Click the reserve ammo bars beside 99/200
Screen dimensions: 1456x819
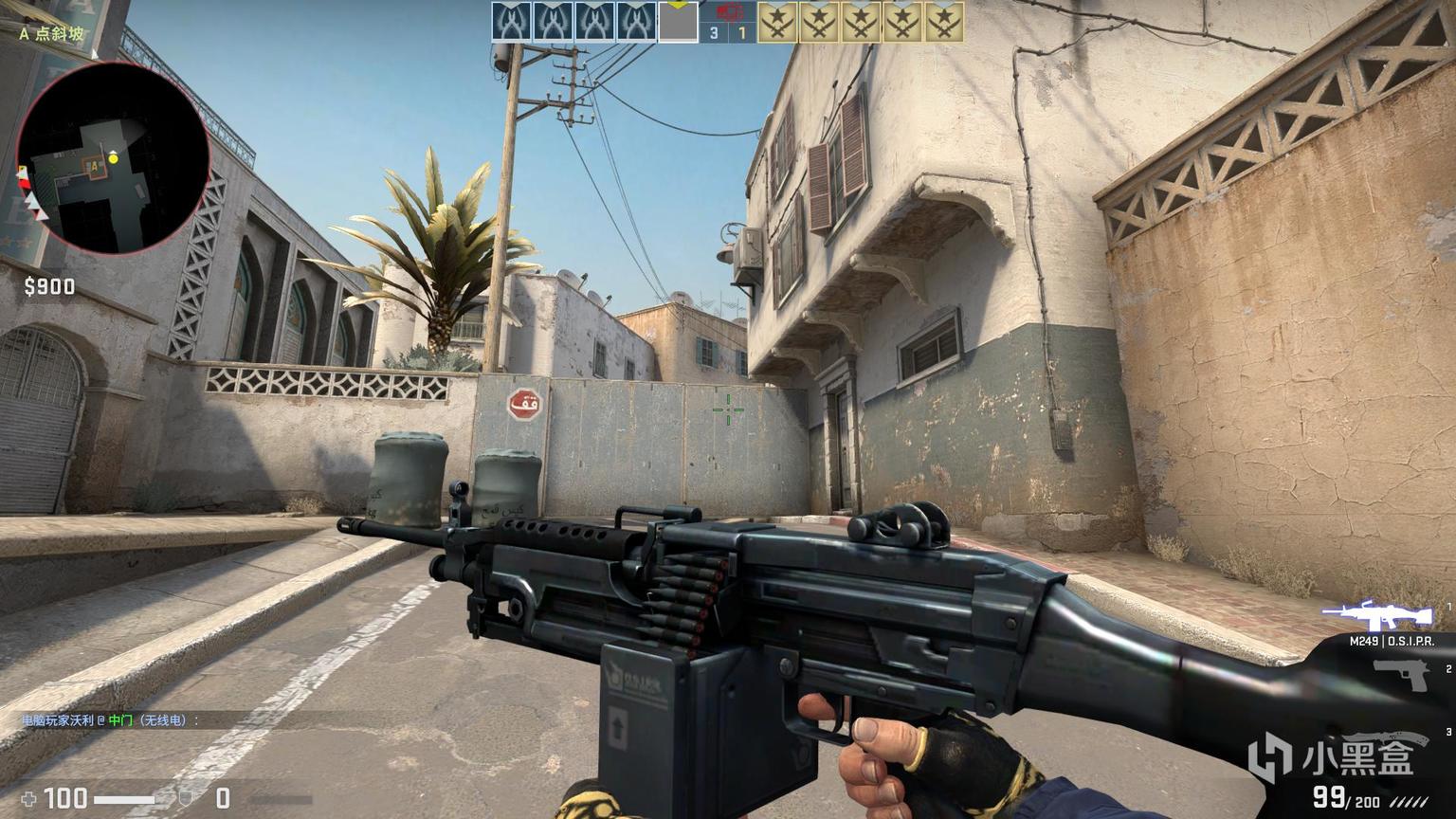[x=1410, y=801]
